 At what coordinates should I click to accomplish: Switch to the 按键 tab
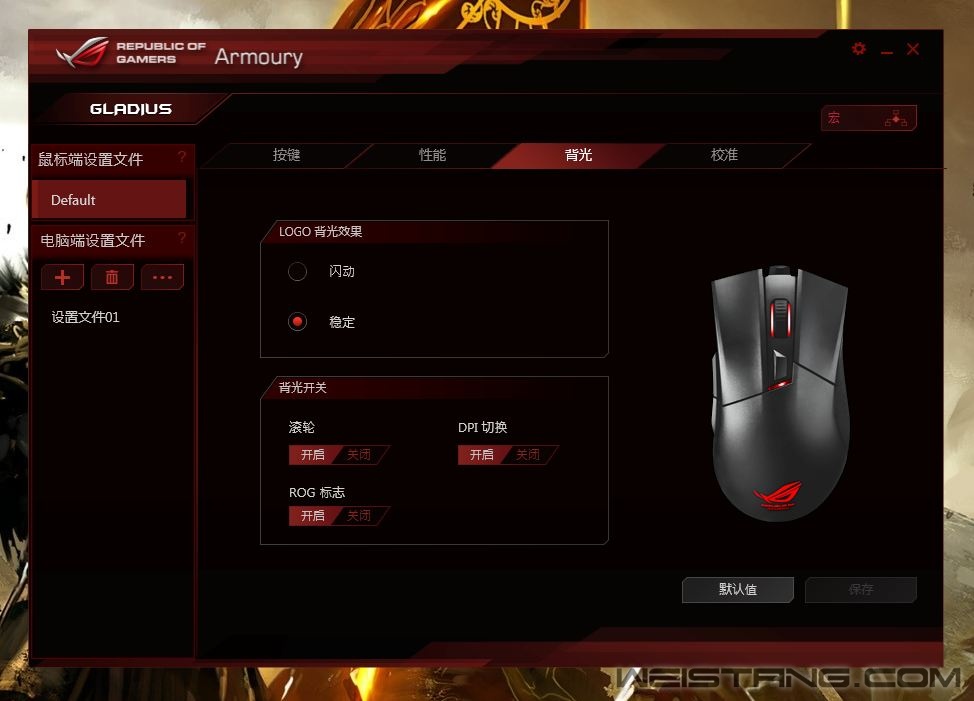pos(287,156)
